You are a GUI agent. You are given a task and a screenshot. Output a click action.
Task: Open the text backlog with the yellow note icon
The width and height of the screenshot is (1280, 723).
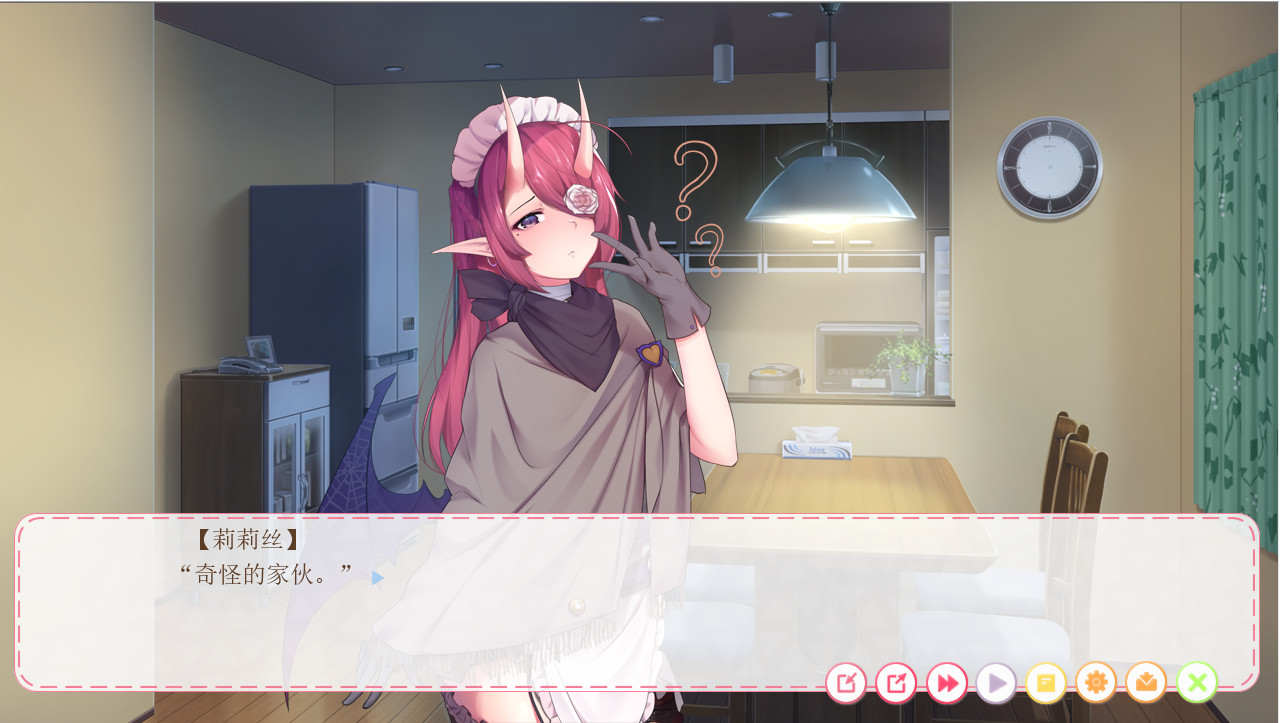[1046, 683]
